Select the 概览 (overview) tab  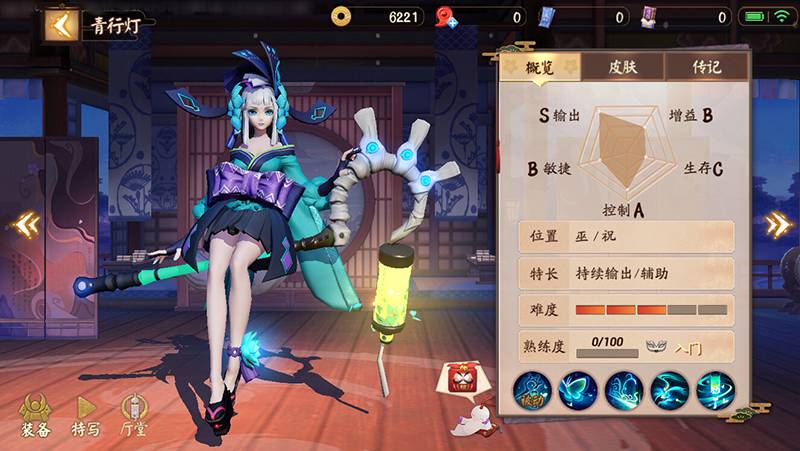point(540,67)
